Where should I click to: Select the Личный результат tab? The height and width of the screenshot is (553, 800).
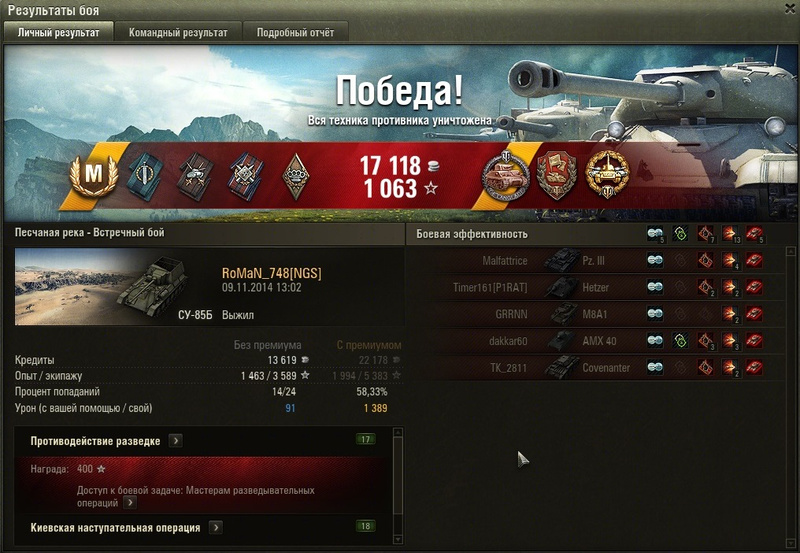[x=59, y=32]
